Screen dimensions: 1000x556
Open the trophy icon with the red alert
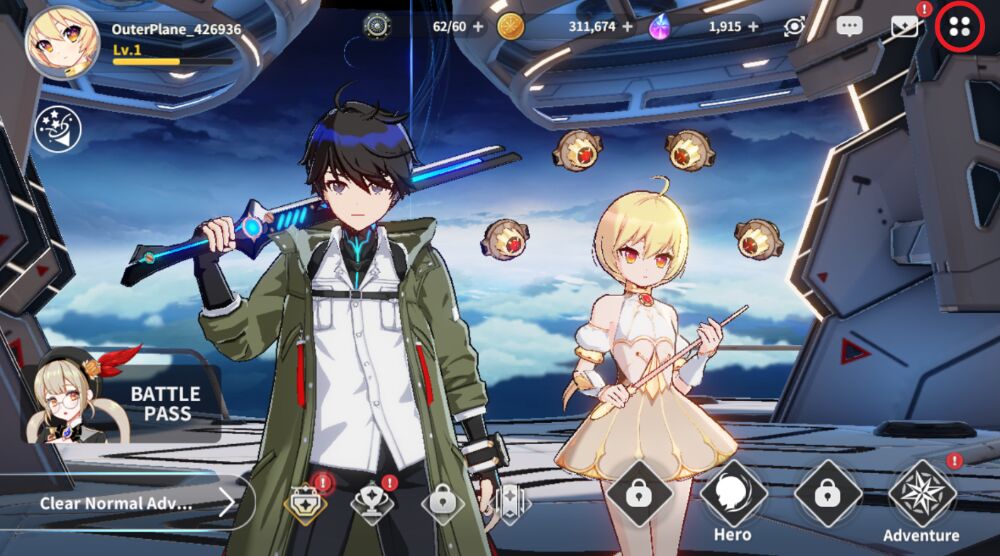[x=371, y=502]
